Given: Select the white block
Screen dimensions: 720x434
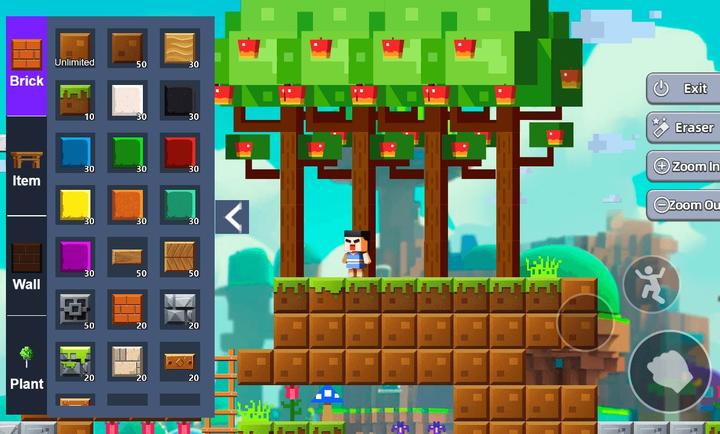Looking at the screenshot, I should click(x=128, y=100).
